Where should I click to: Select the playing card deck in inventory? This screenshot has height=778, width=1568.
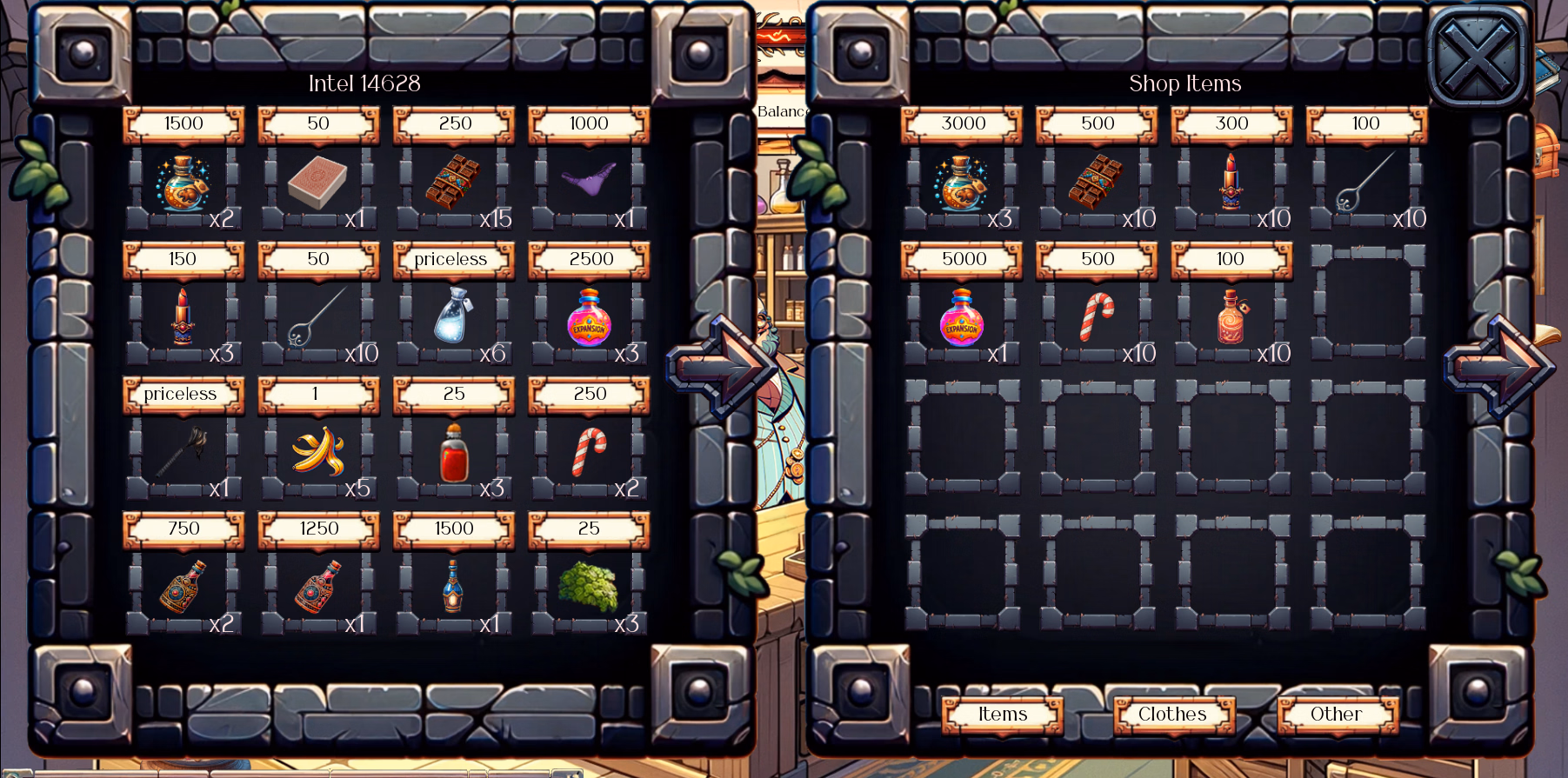[318, 183]
